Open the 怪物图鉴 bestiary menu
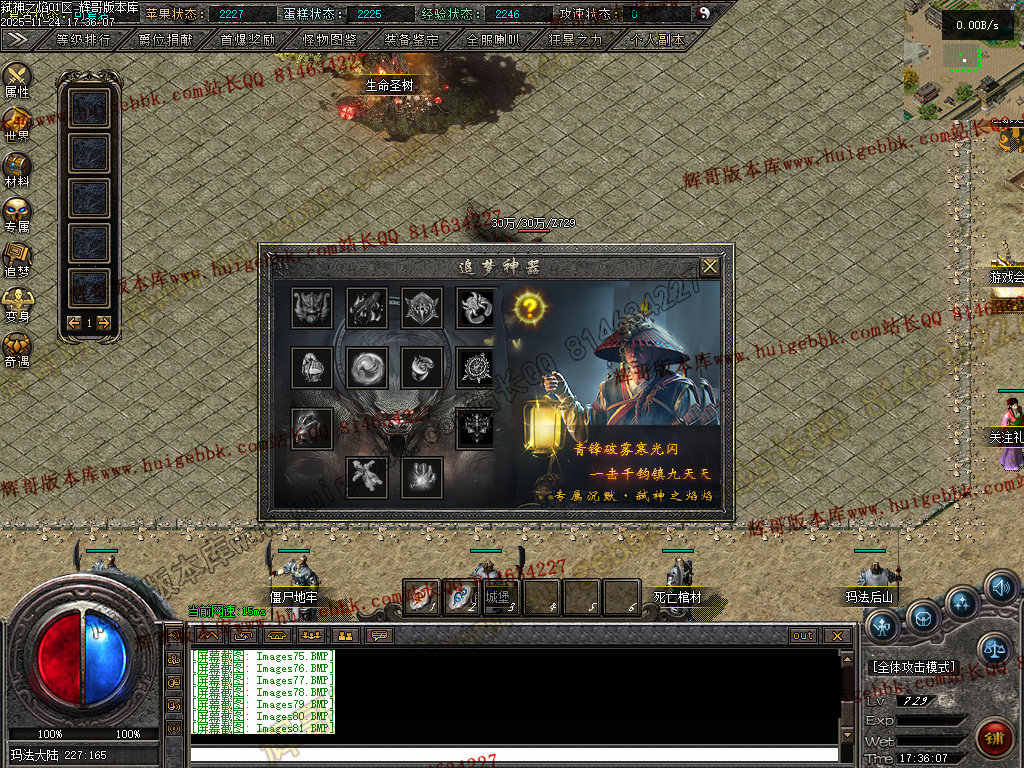 point(329,40)
